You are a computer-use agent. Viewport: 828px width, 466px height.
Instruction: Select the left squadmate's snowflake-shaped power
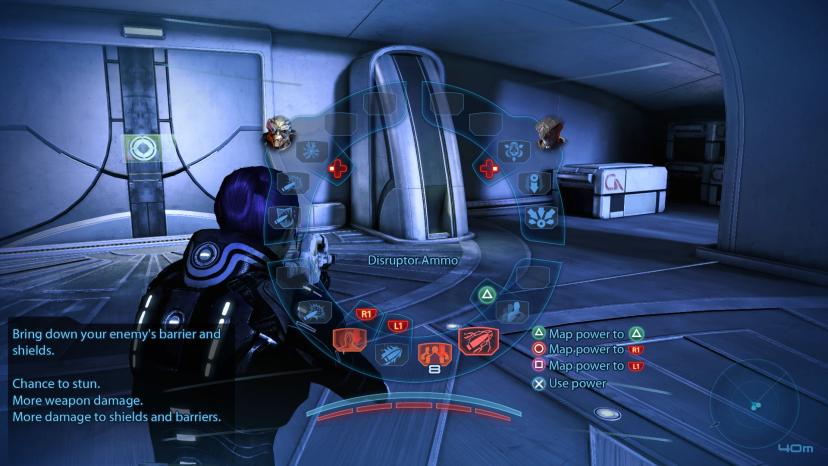click(x=308, y=151)
